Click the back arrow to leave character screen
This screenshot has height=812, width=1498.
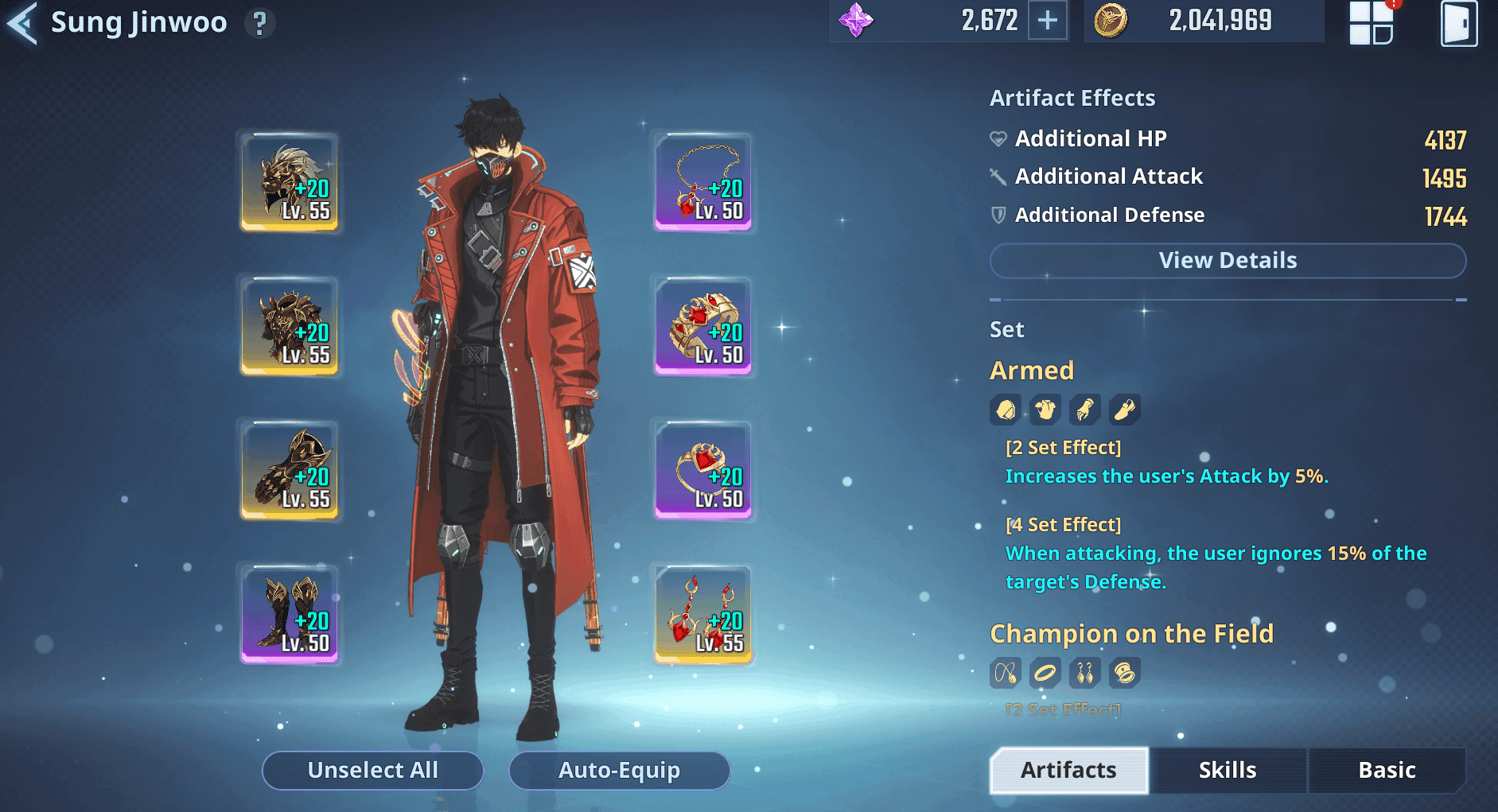(21, 22)
